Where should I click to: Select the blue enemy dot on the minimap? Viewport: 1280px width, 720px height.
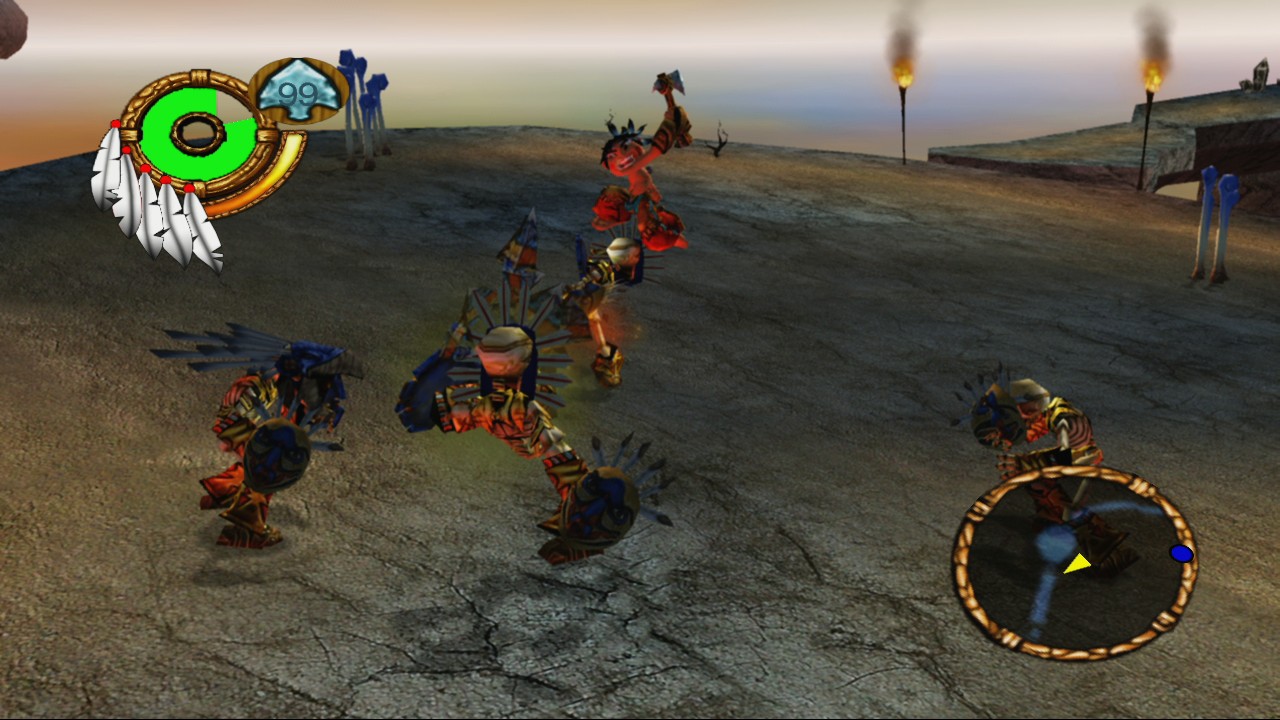coord(1179,553)
